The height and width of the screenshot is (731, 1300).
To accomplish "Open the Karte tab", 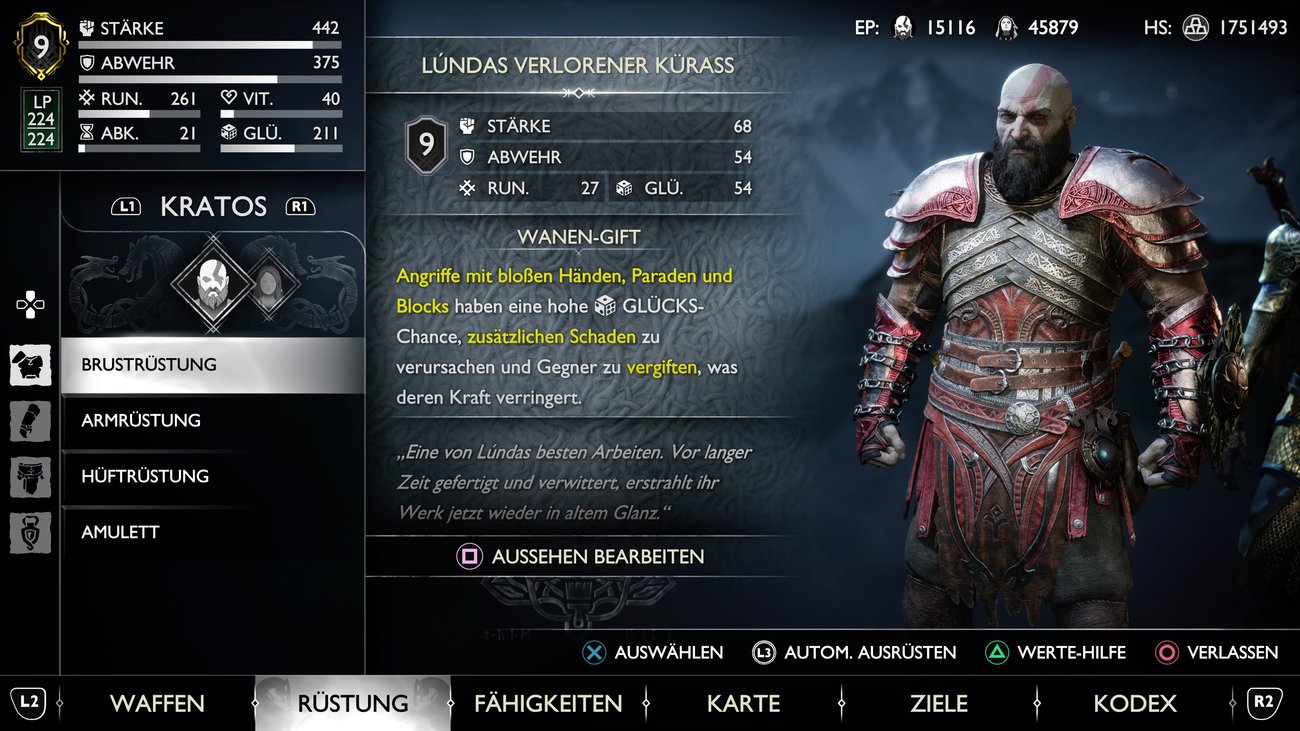I will [x=742, y=703].
